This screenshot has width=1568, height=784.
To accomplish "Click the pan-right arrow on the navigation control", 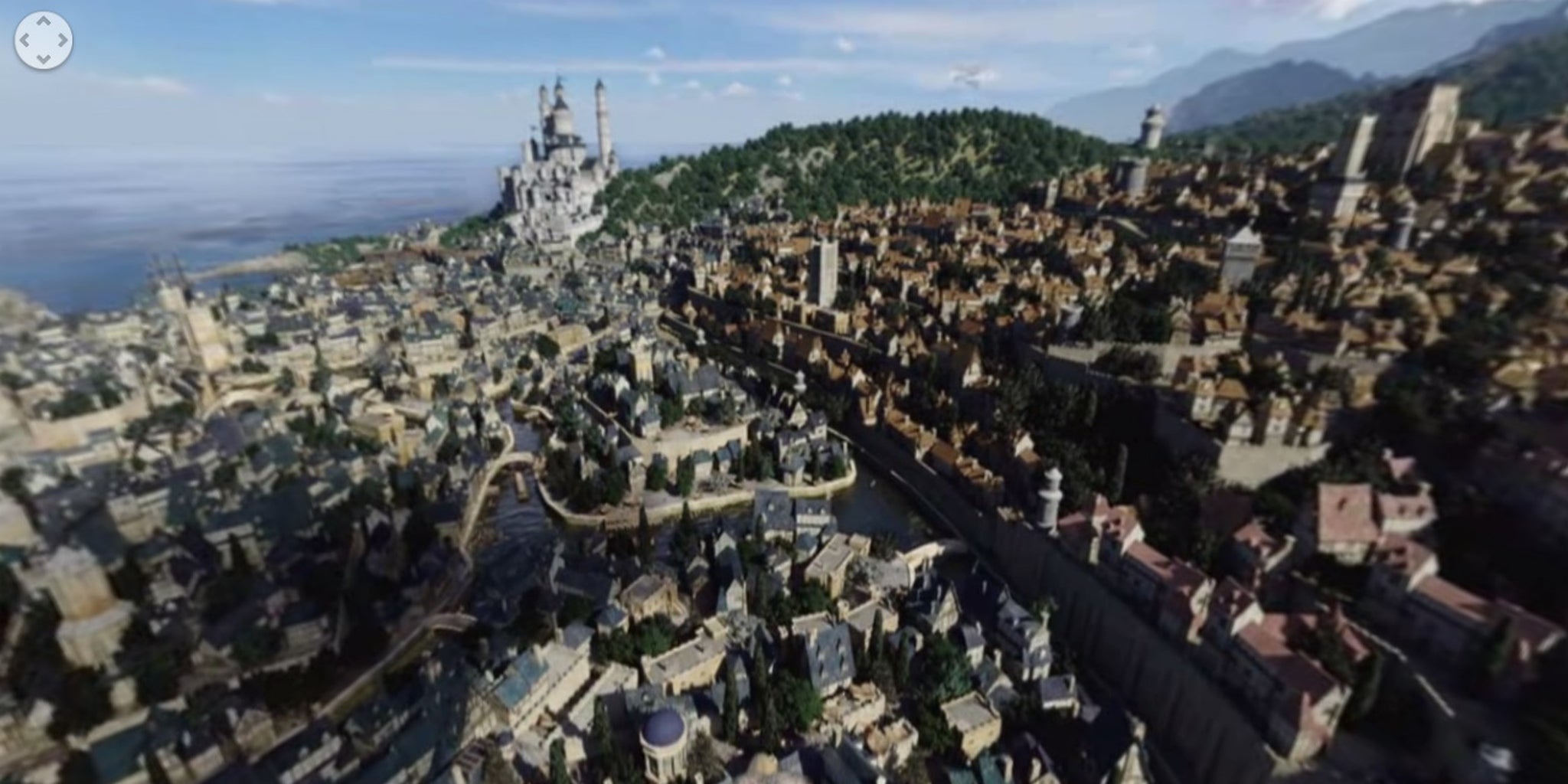I will coord(61,40).
